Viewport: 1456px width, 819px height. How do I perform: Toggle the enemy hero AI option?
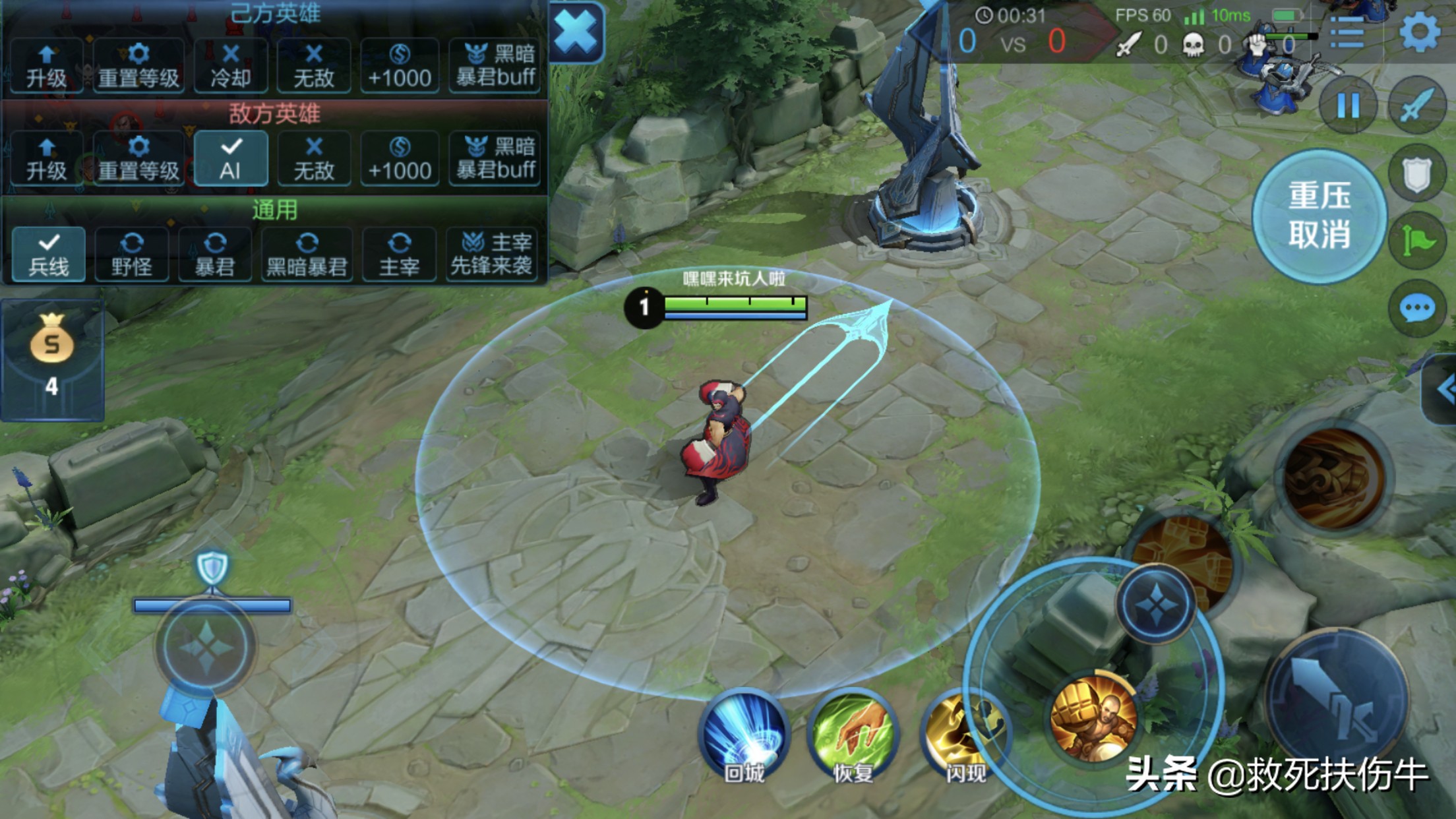click(231, 158)
